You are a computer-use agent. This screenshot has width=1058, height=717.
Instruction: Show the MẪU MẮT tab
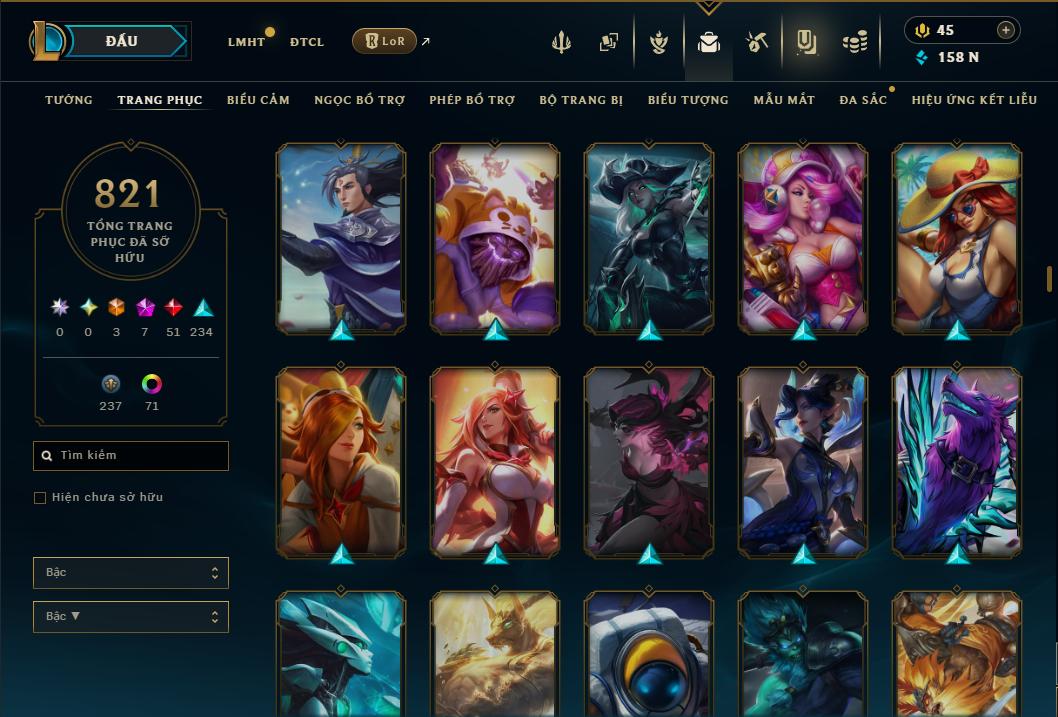(784, 100)
